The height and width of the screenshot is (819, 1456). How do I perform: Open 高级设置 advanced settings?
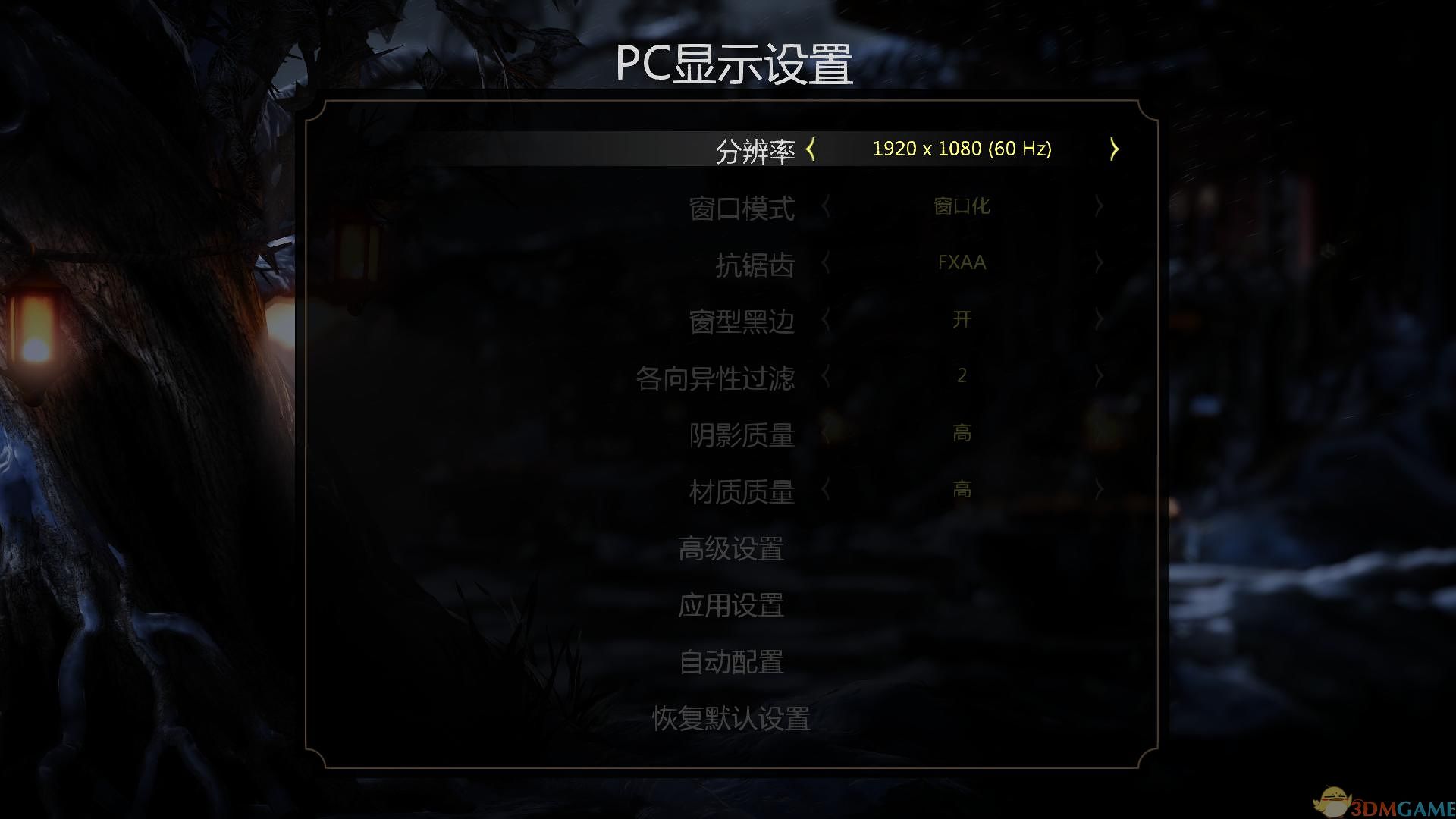point(732,550)
